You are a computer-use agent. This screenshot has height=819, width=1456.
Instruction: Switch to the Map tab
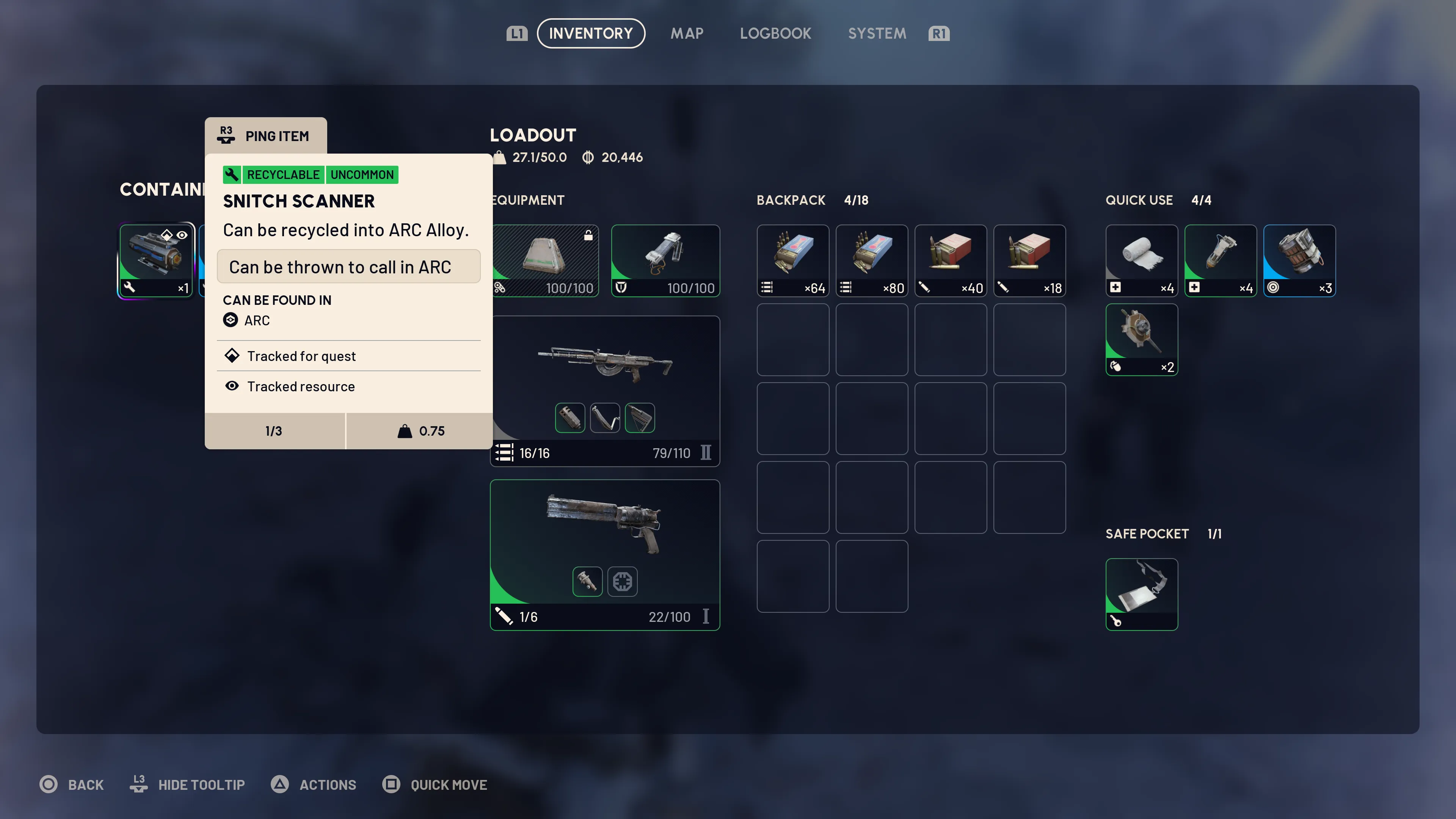[687, 33]
